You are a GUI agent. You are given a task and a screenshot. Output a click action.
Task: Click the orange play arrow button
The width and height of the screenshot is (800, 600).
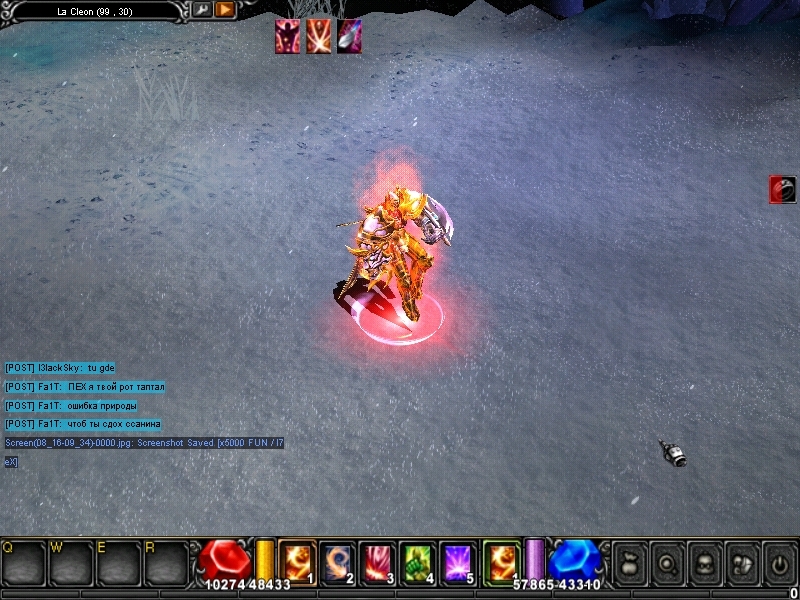(225, 10)
